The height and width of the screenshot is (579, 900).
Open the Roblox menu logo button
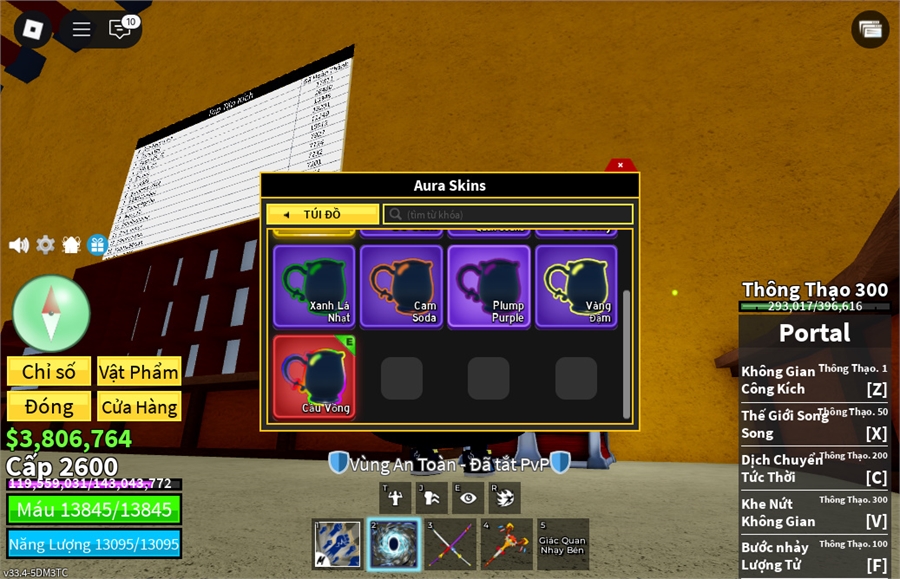(x=33, y=29)
